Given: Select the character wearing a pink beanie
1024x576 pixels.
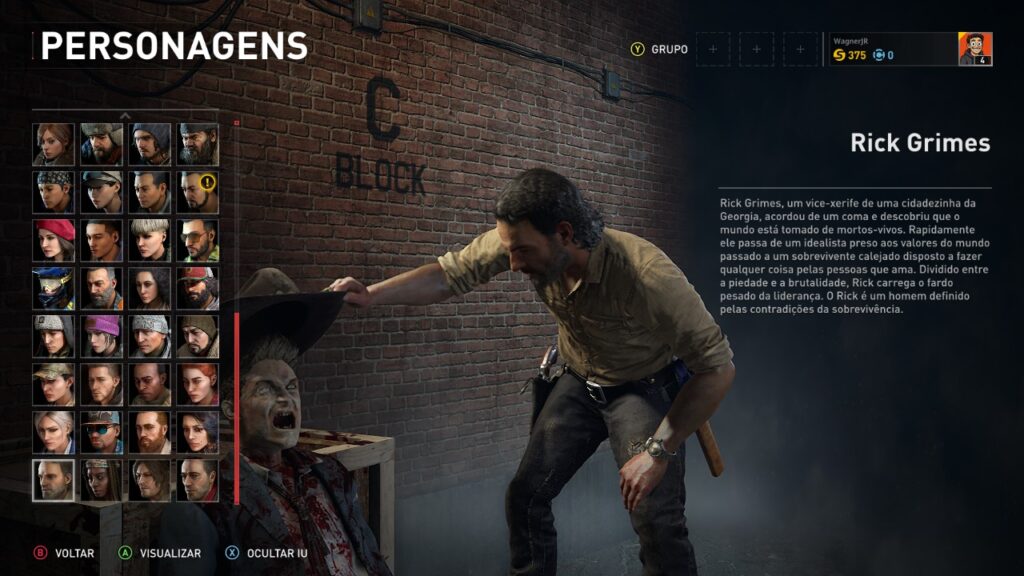Looking at the screenshot, I should pyautogui.click(x=102, y=336).
